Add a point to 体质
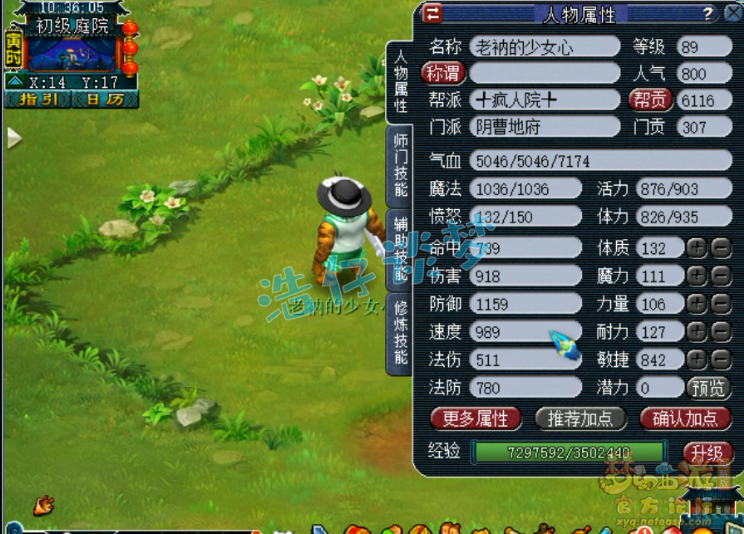 [697, 248]
